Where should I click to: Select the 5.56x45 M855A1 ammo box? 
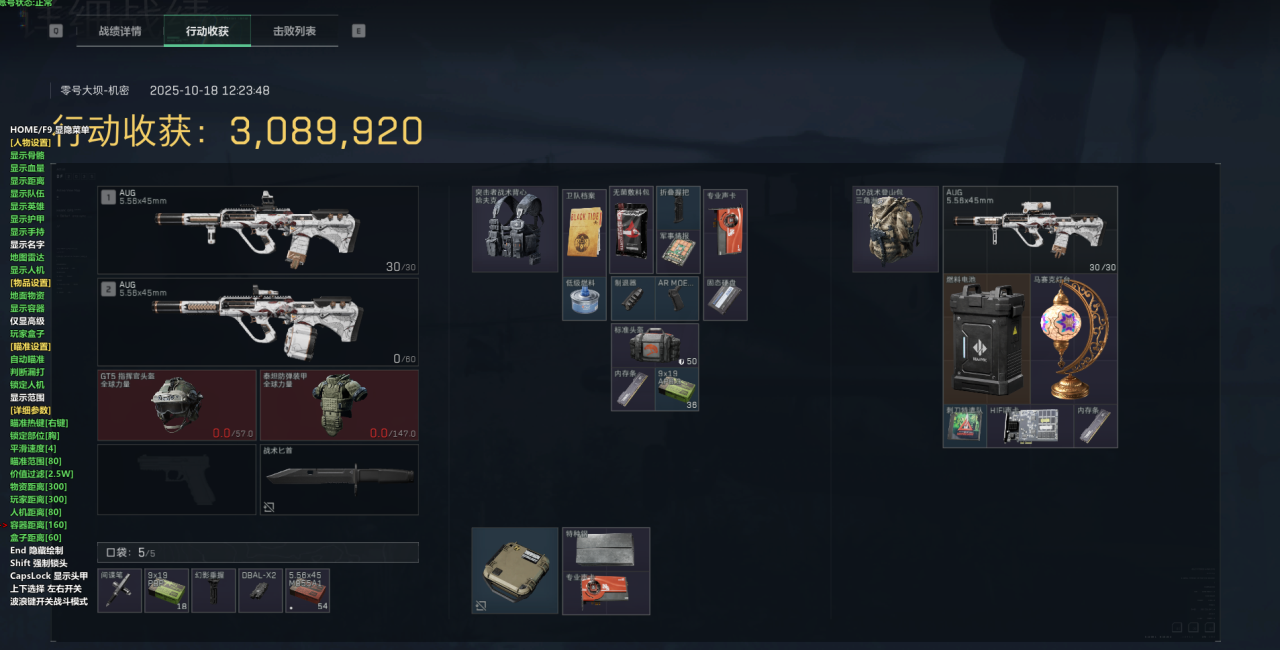[307, 591]
